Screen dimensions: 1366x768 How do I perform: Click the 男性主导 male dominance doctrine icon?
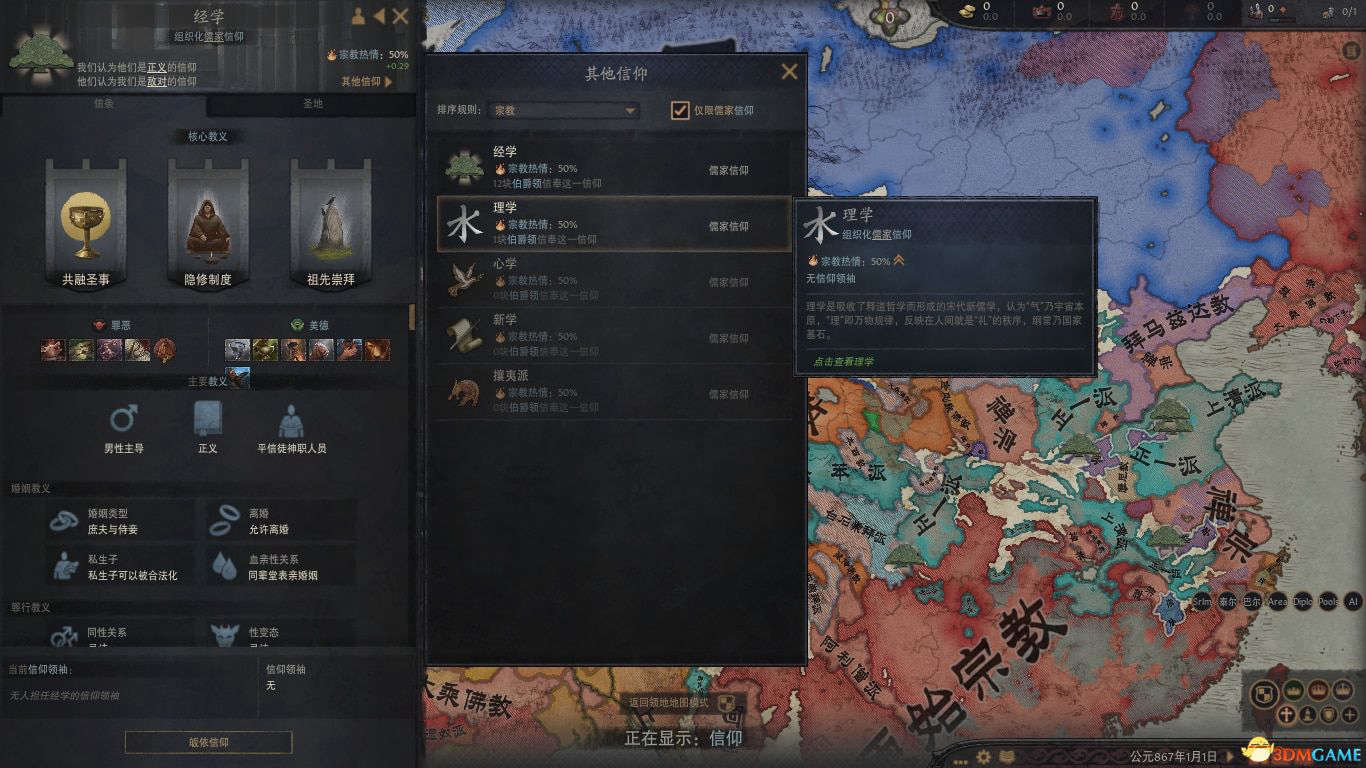point(122,418)
